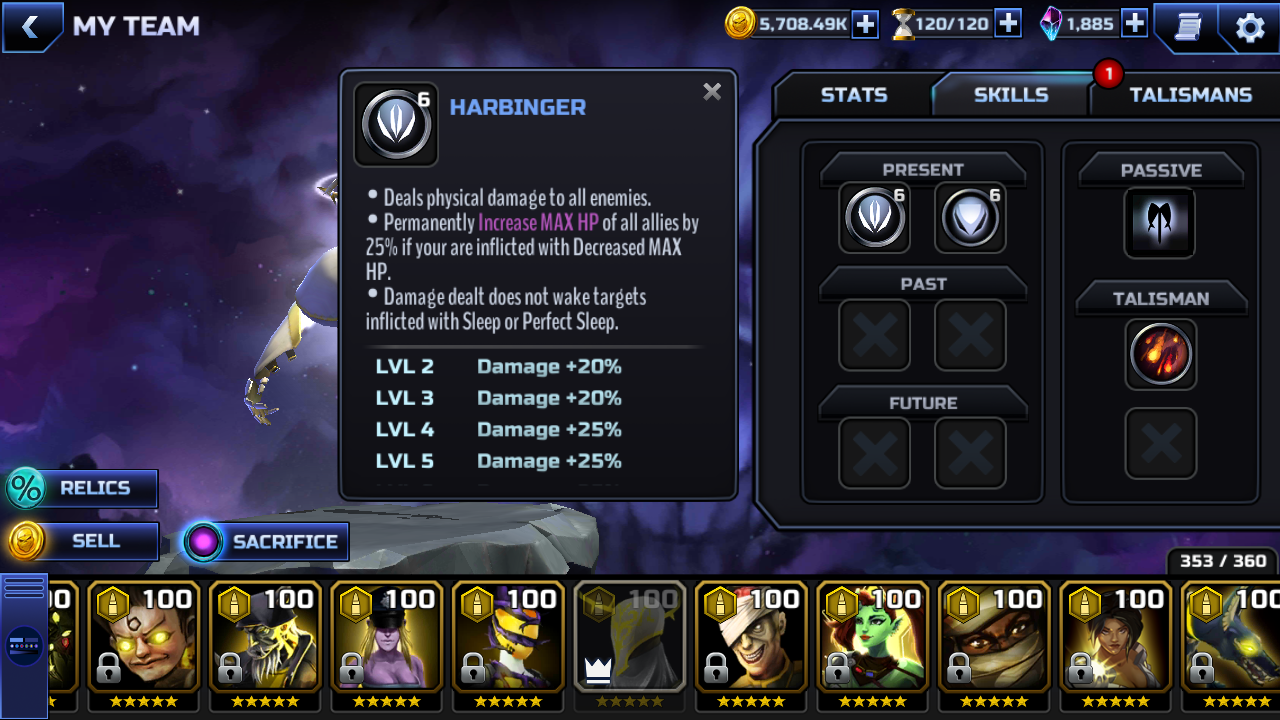Viewport: 1280px width, 720px height.
Task: Buy more purple gems
Action: (x=1134, y=24)
